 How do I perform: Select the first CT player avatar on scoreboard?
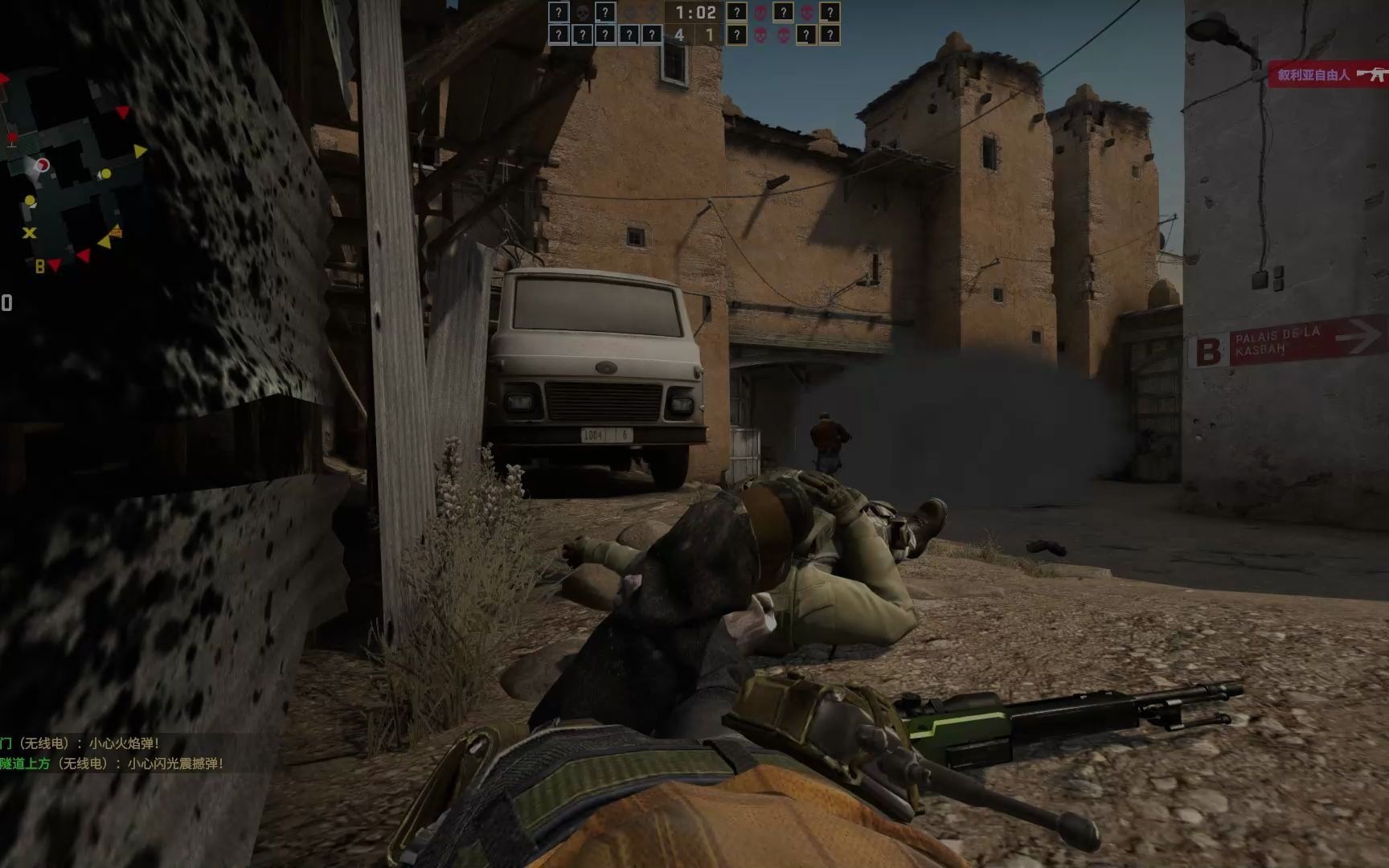coord(560,13)
